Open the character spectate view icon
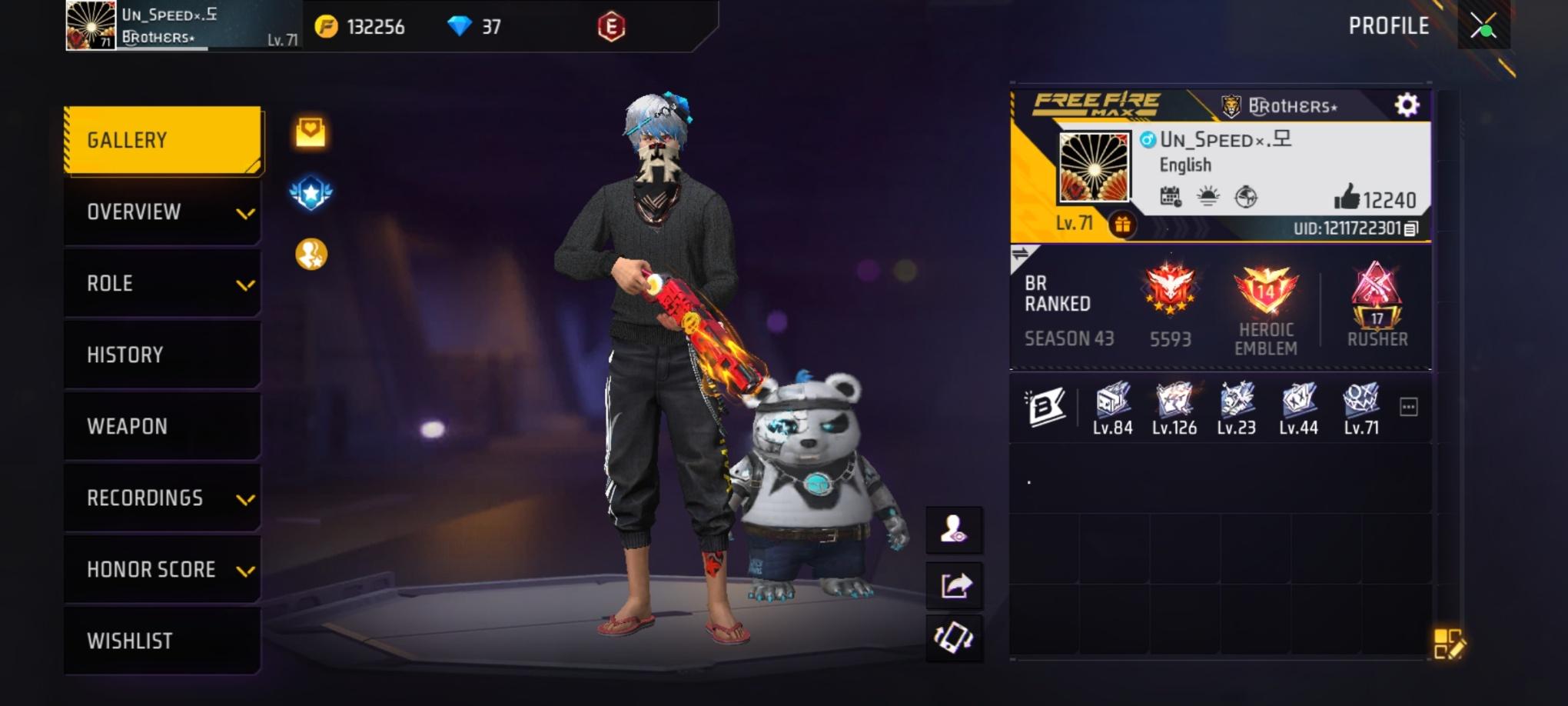This screenshot has height=706, width=1568. (x=955, y=531)
